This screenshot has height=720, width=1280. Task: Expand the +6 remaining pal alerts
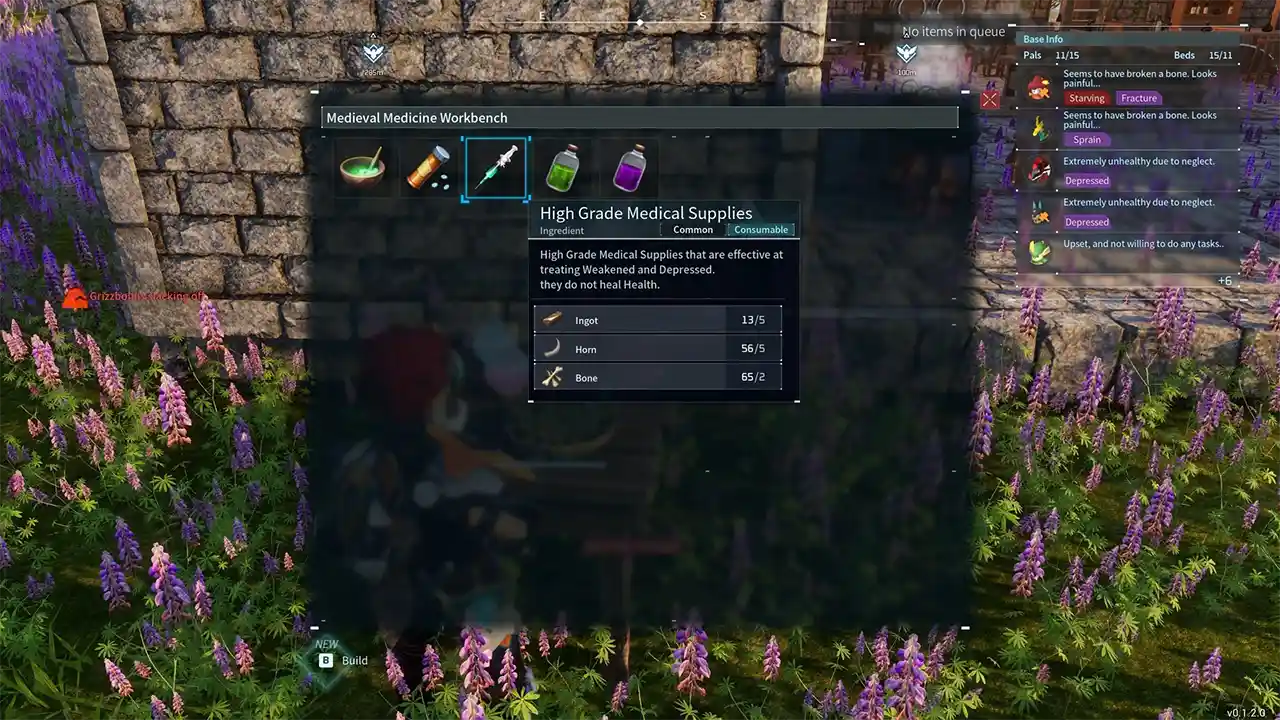(1224, 281)
